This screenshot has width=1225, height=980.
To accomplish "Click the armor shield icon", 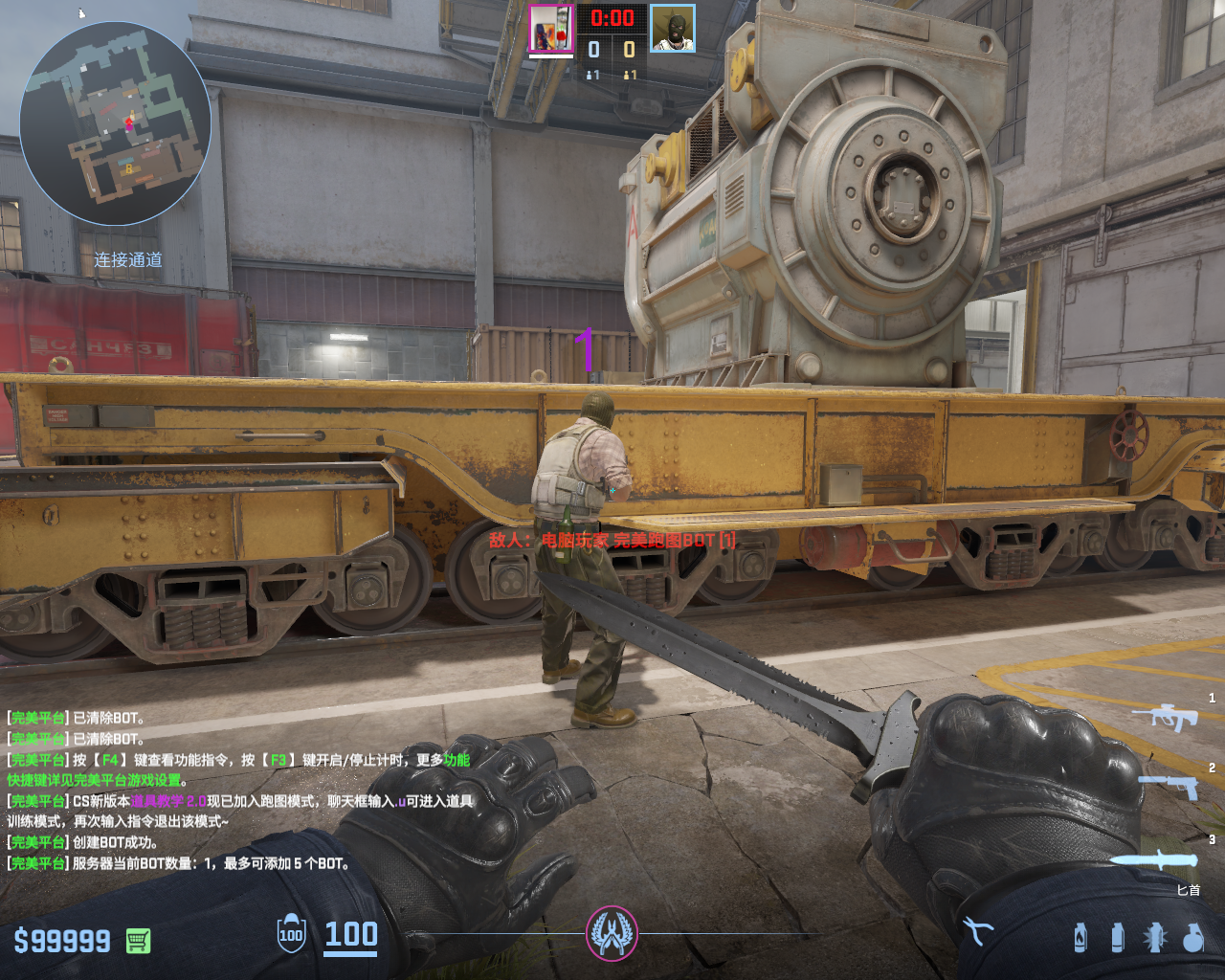I will point(291,935).
